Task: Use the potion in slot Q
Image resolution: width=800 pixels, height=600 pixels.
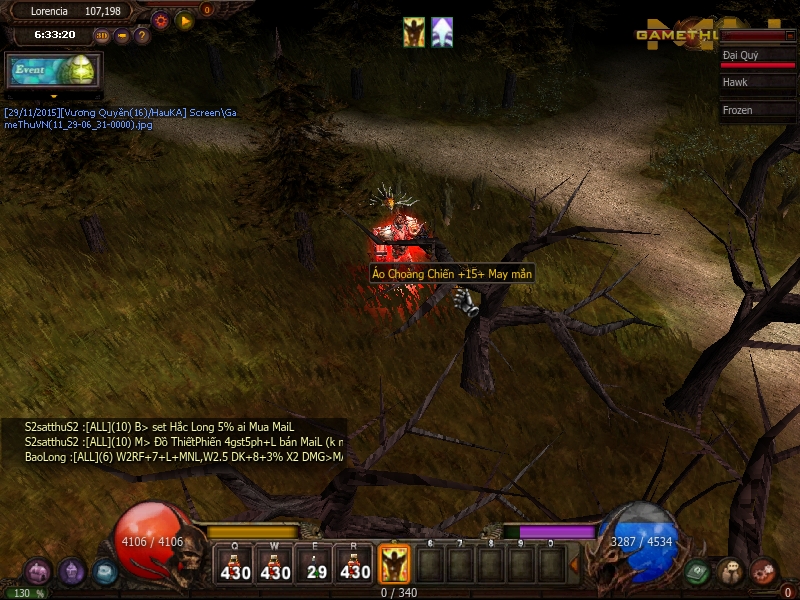Action: coord(236,565)
